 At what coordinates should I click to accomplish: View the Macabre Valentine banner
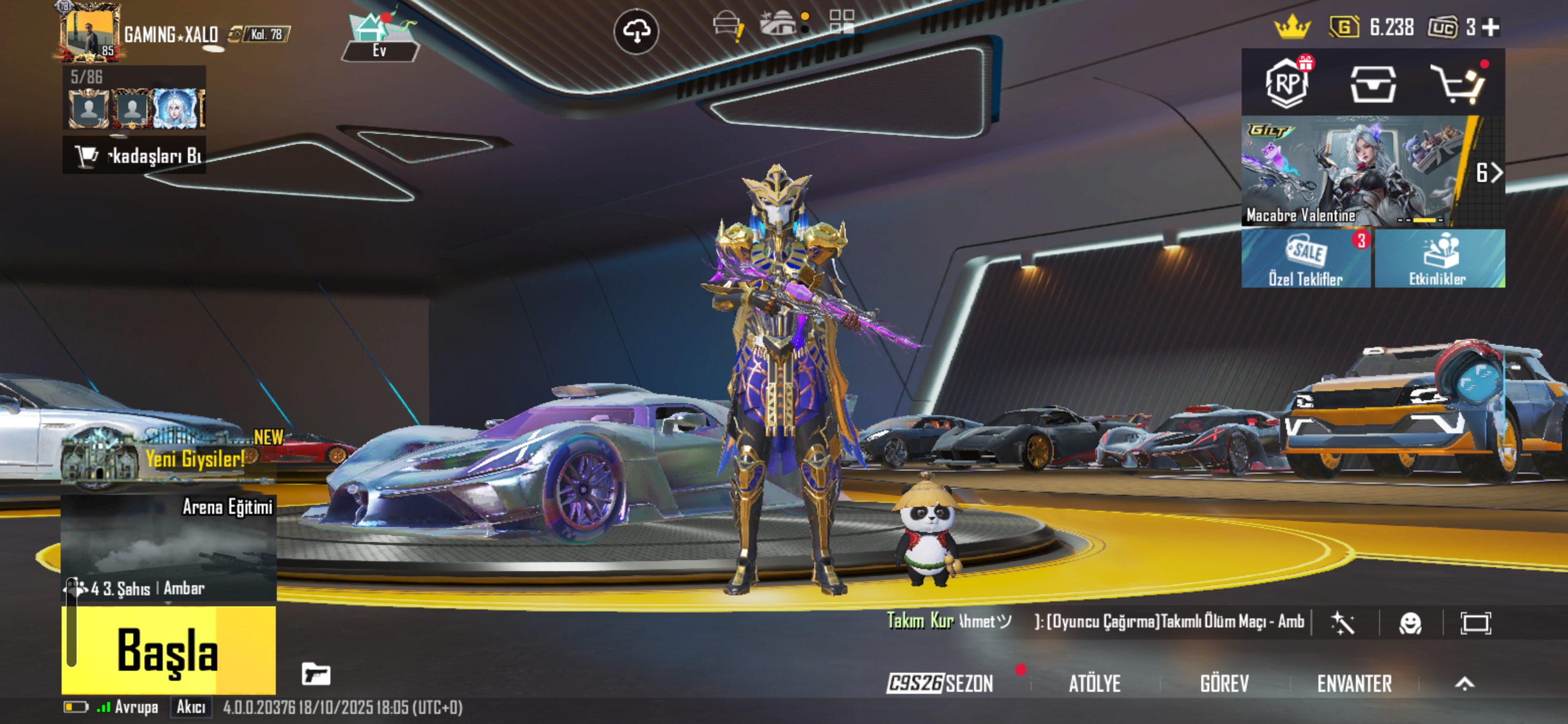pyautogui.click(x=1357, y=172)
